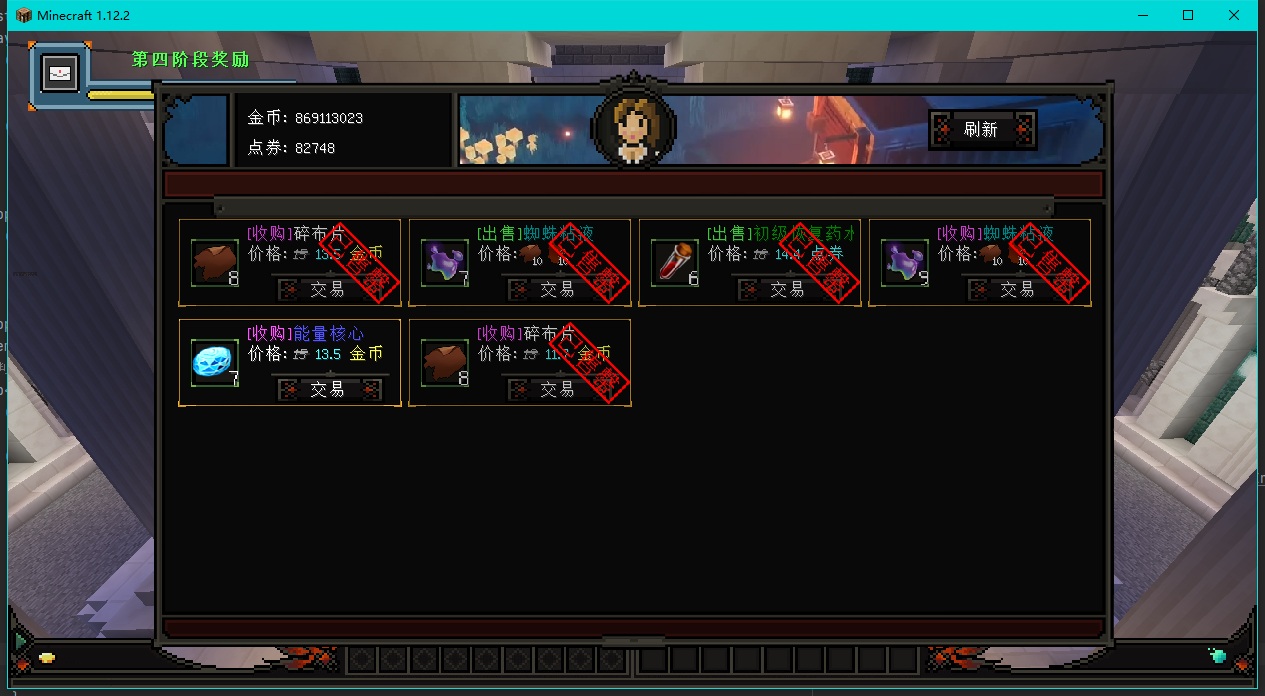Image resolution: width=1265 pixels, height=696 pixels.
Task: Select the red recovery potion item icon
Action: (675, 263)
